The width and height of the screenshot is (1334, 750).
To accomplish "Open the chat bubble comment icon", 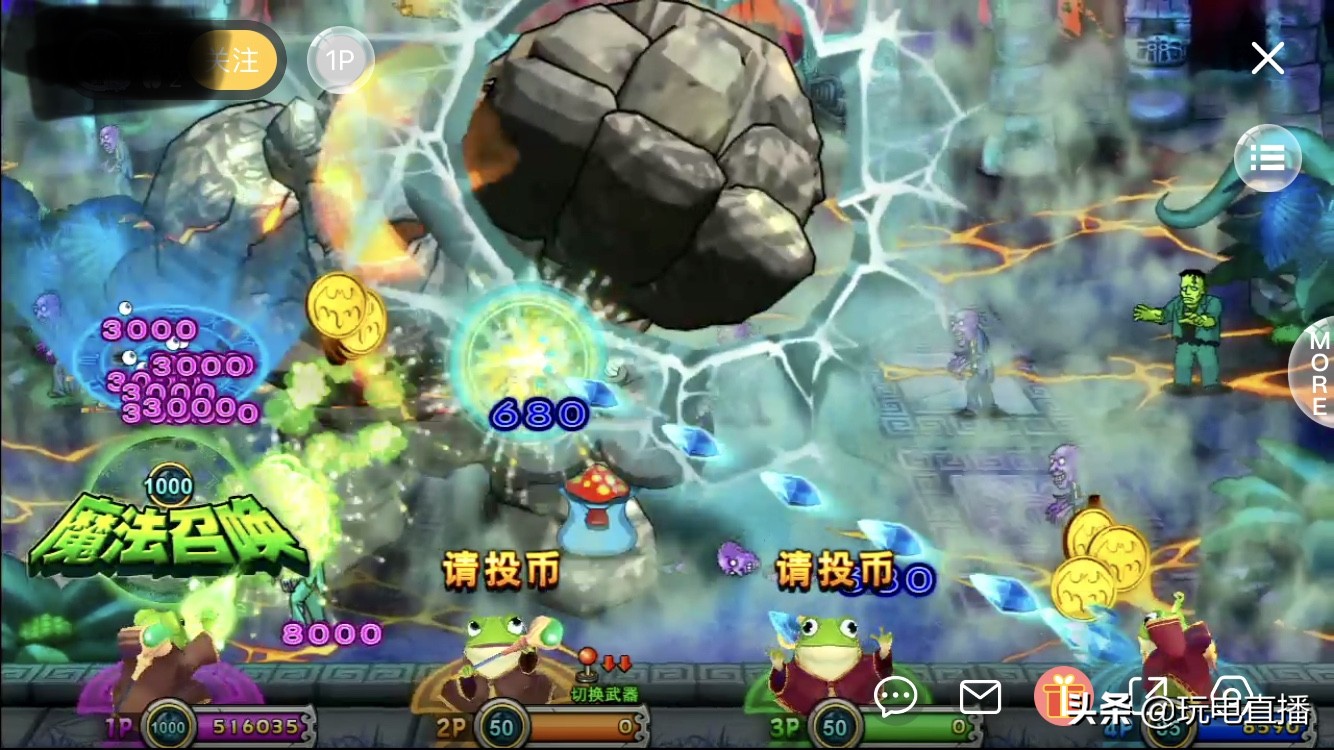I will [x=895, y=696].
